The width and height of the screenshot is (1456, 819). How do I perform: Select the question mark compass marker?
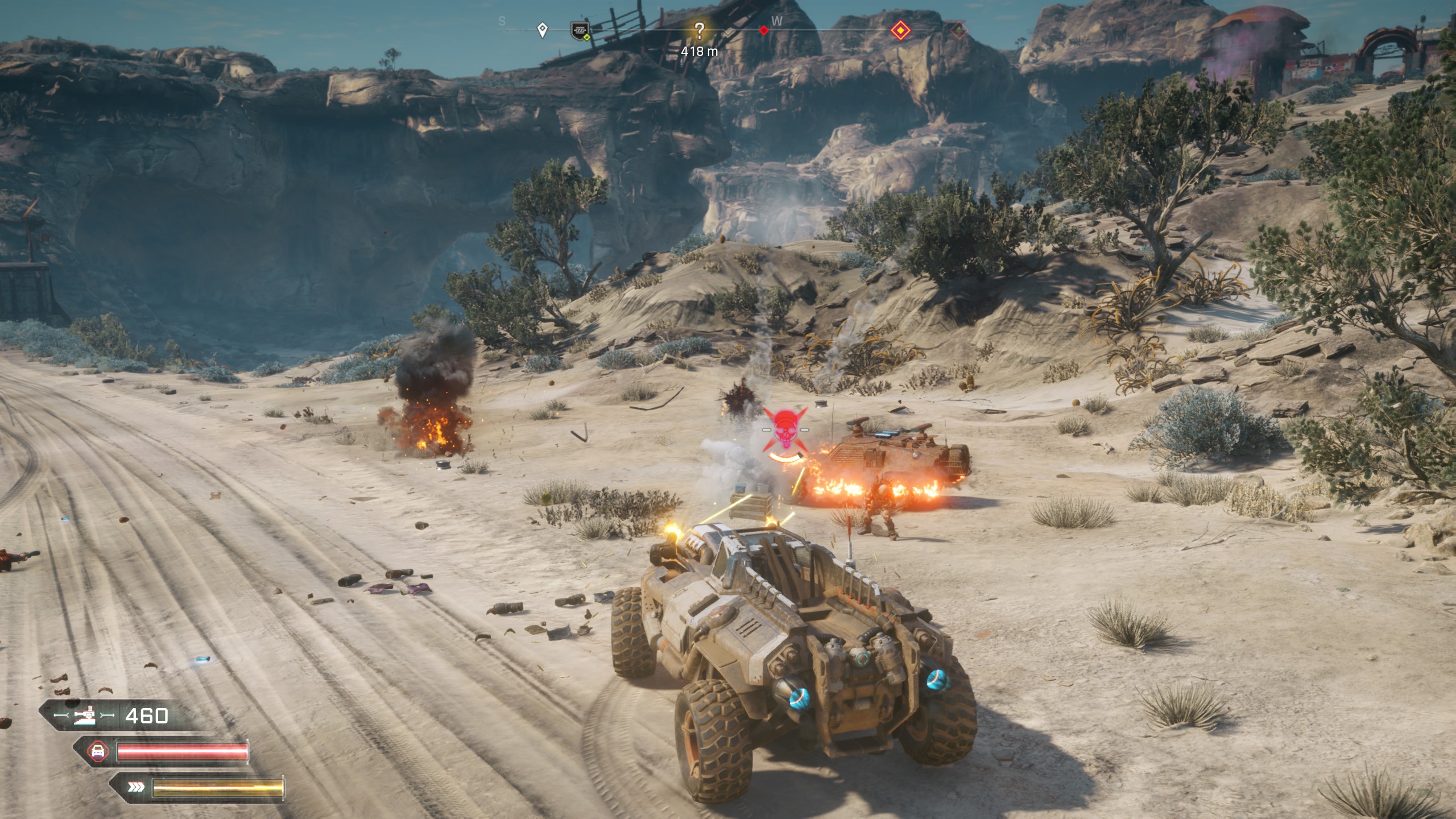[699, 31]
